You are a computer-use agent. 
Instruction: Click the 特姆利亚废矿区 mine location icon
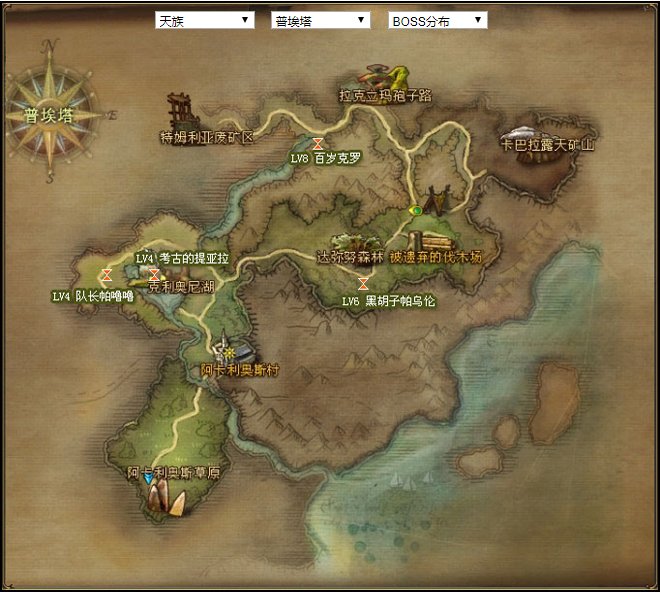coord(182,109)
